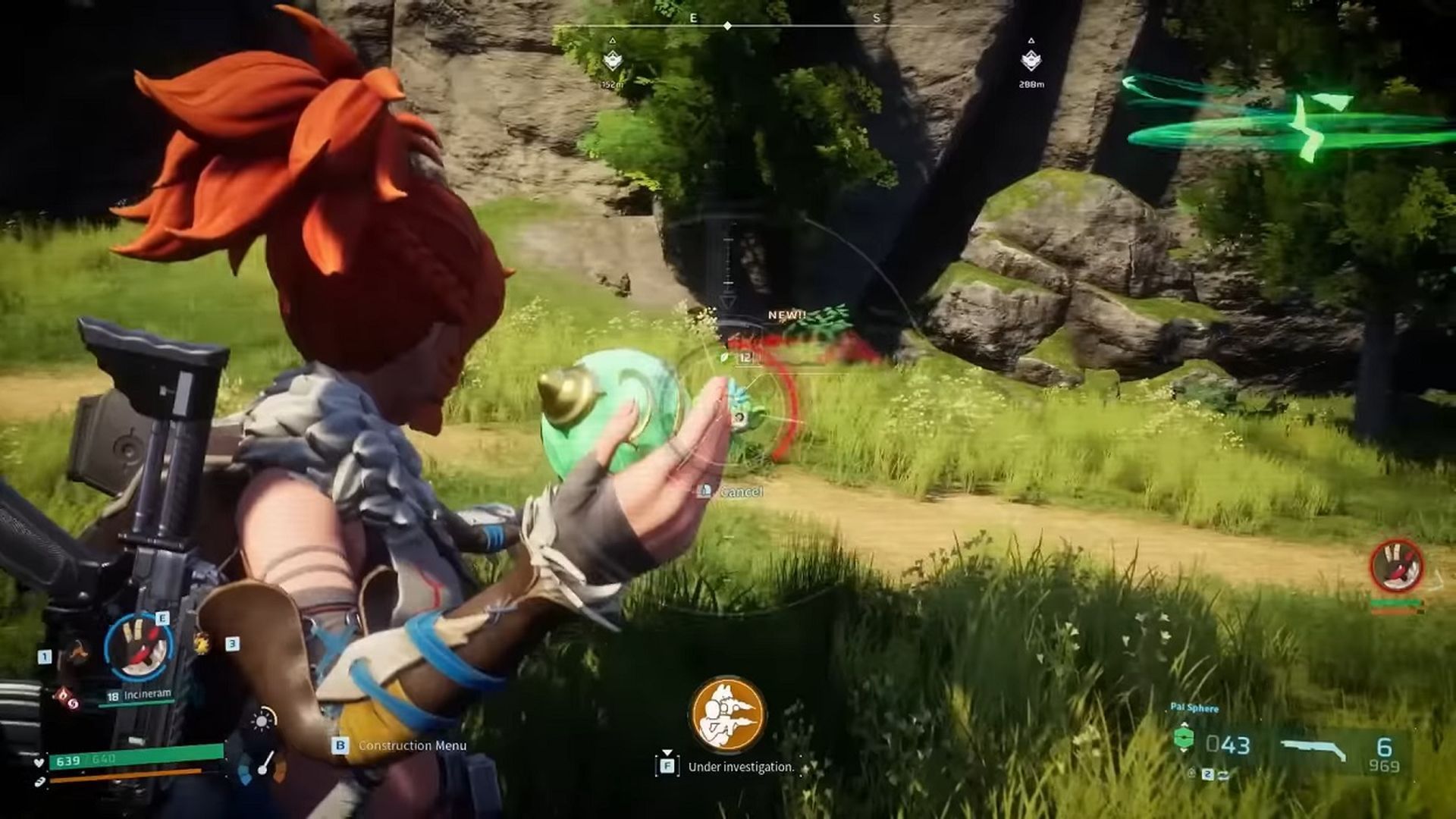Image resolution: width=1456 pixels, height=819 pixels.
Task: Click the orange partner skill emblem
Action: 727,714
